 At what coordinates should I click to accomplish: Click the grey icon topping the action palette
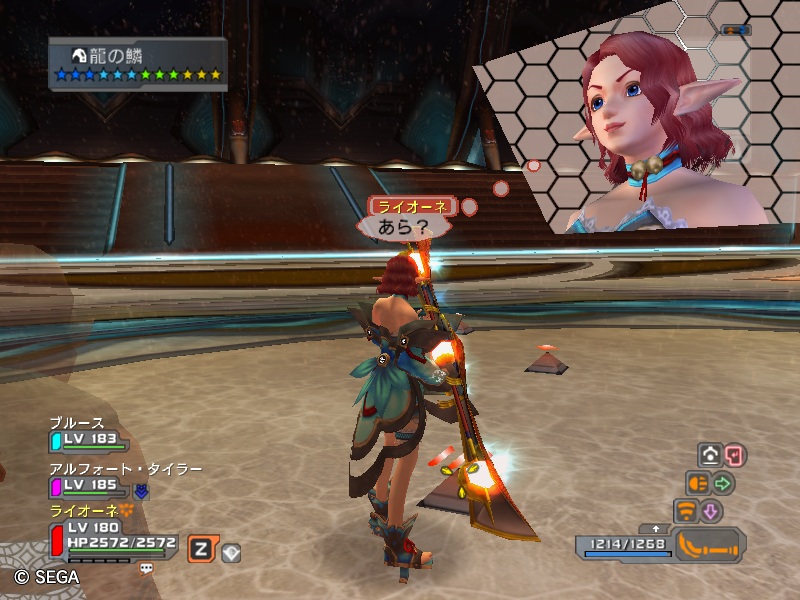pyautogui.click(x=710, y=455)
